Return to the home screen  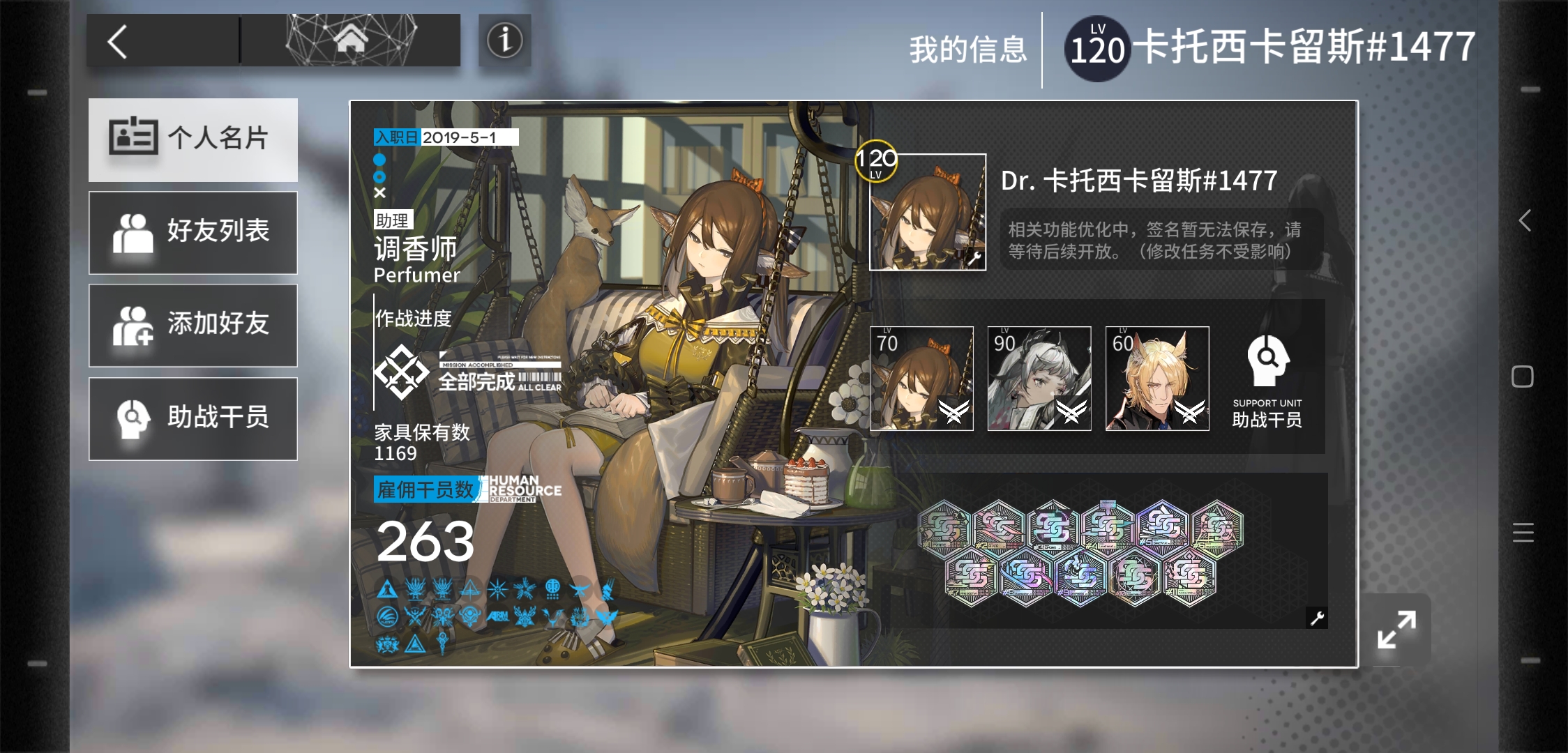(350, 40)
